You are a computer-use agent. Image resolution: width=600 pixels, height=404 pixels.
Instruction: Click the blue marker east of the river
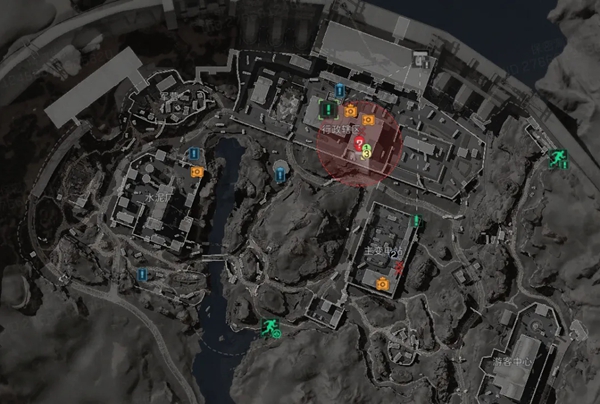click(x=279, y=174)
